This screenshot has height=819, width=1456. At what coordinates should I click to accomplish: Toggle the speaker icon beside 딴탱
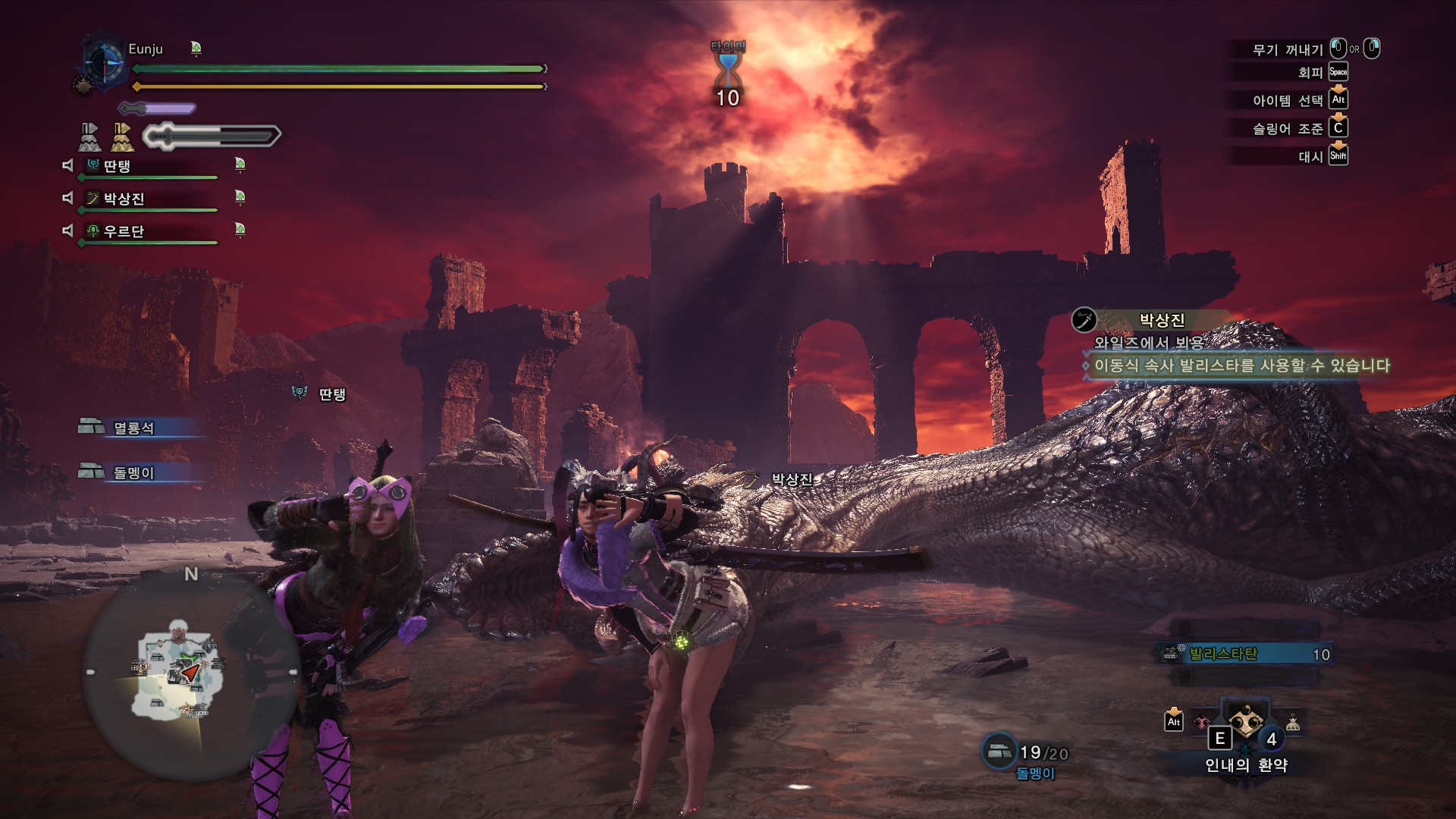point(67,165)
